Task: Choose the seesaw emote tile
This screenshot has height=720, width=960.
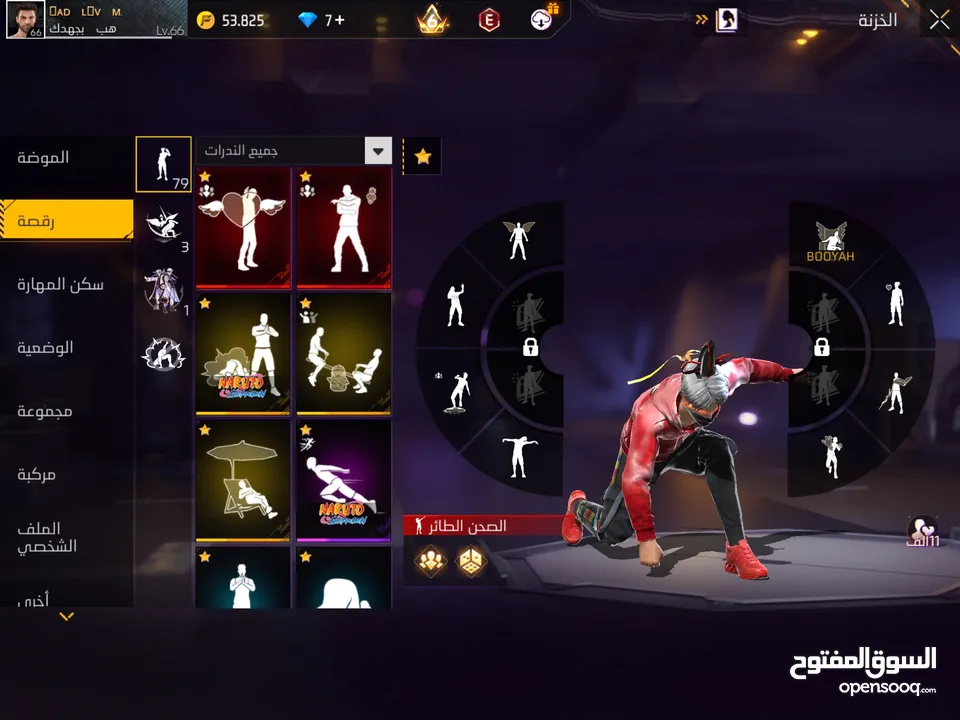Action: (344, 354)
